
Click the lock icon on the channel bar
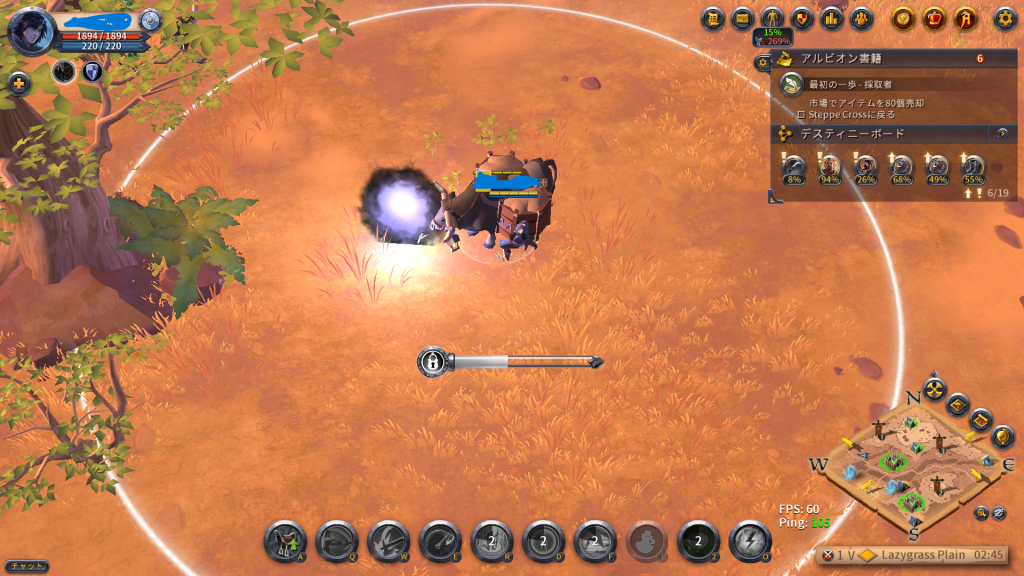point(432,361)
